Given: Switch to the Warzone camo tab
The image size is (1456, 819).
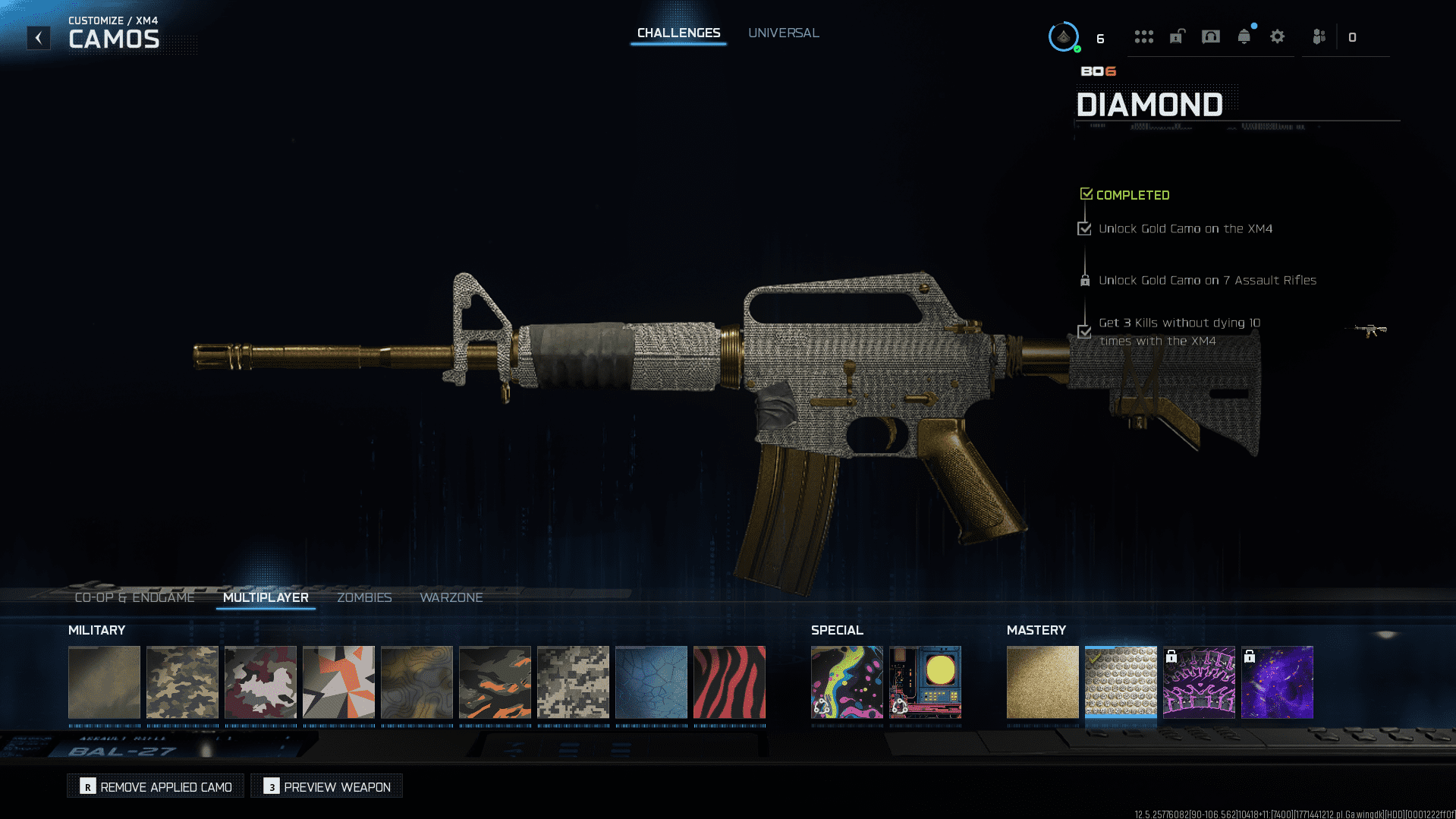Looking at the screenshot, I should [x=451, y=597].
